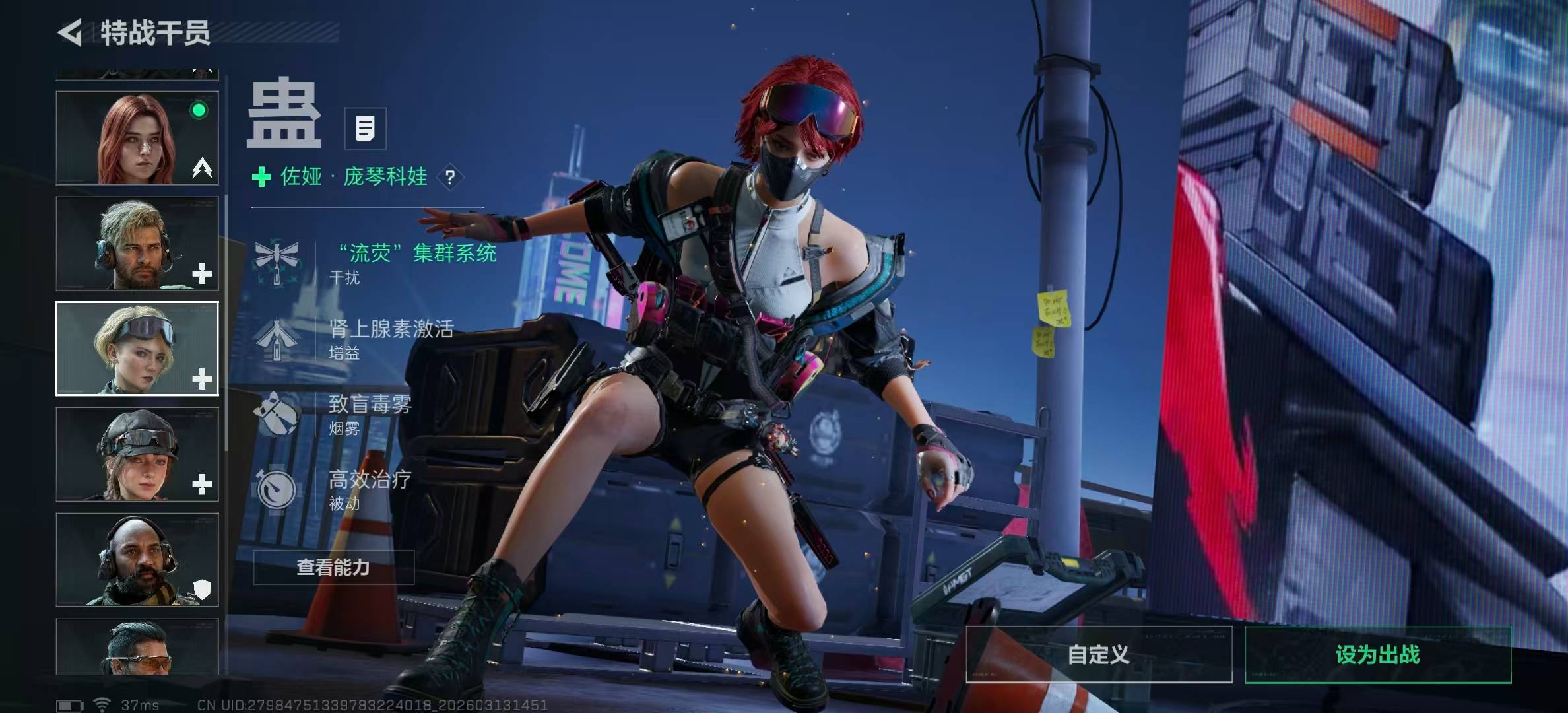View the 致盲毒雾 smoke ability
Viewport: 1568px width, 713px height.
pyautogui.click(x=370, y=413)
